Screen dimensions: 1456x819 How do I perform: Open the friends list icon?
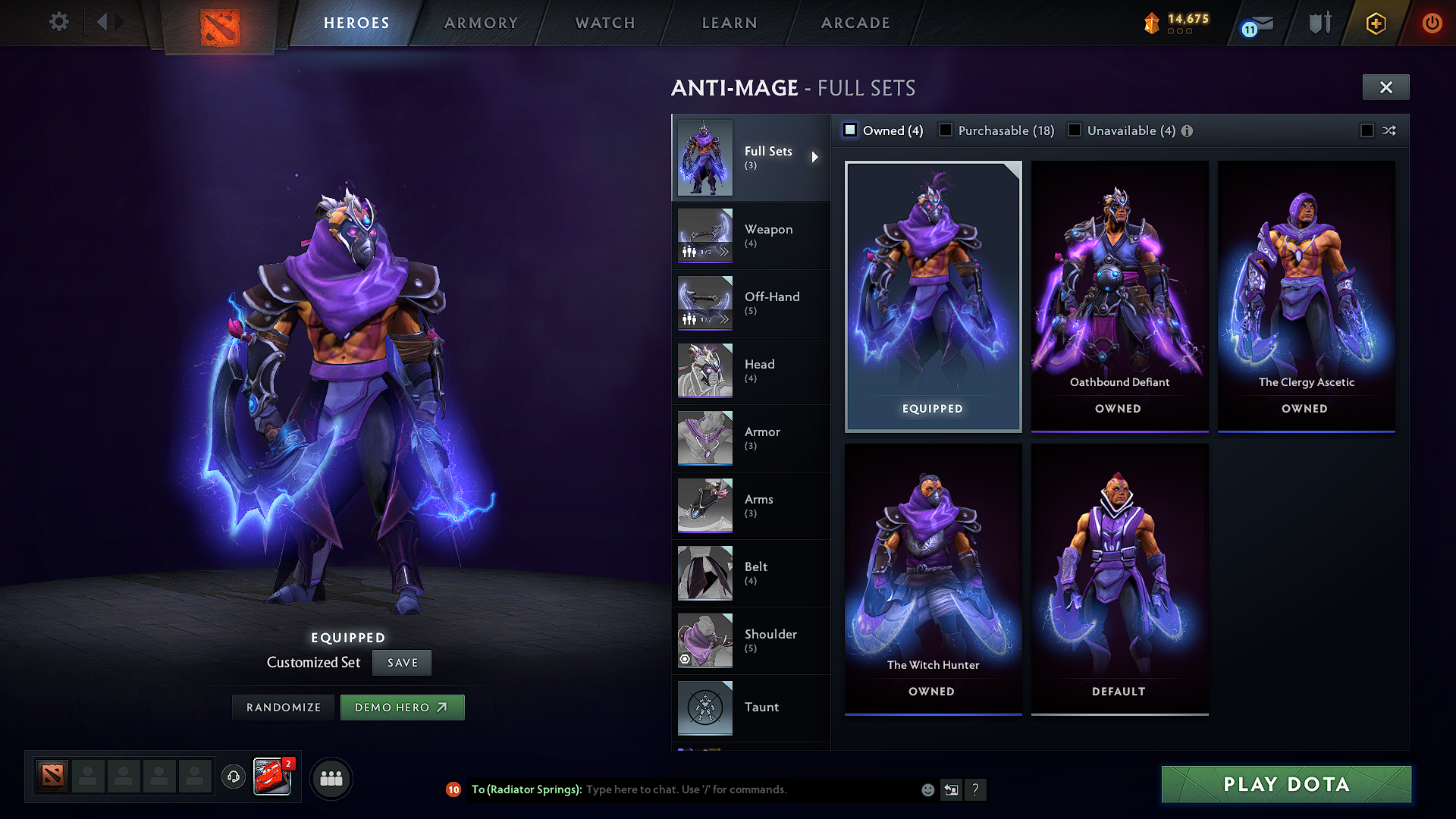[x=331, y=777]
